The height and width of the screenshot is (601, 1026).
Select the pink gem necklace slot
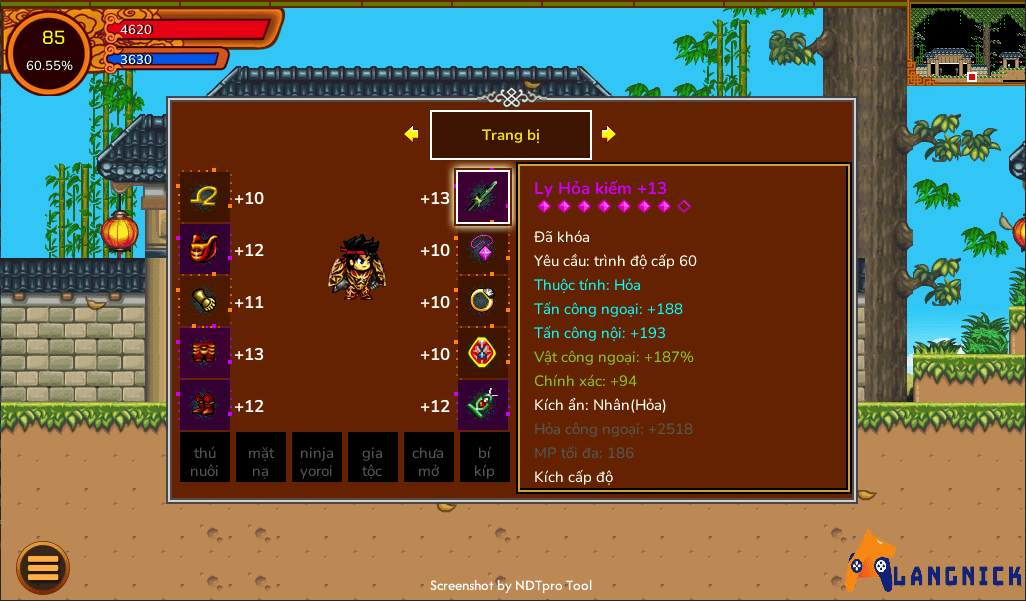coord(483,249)
